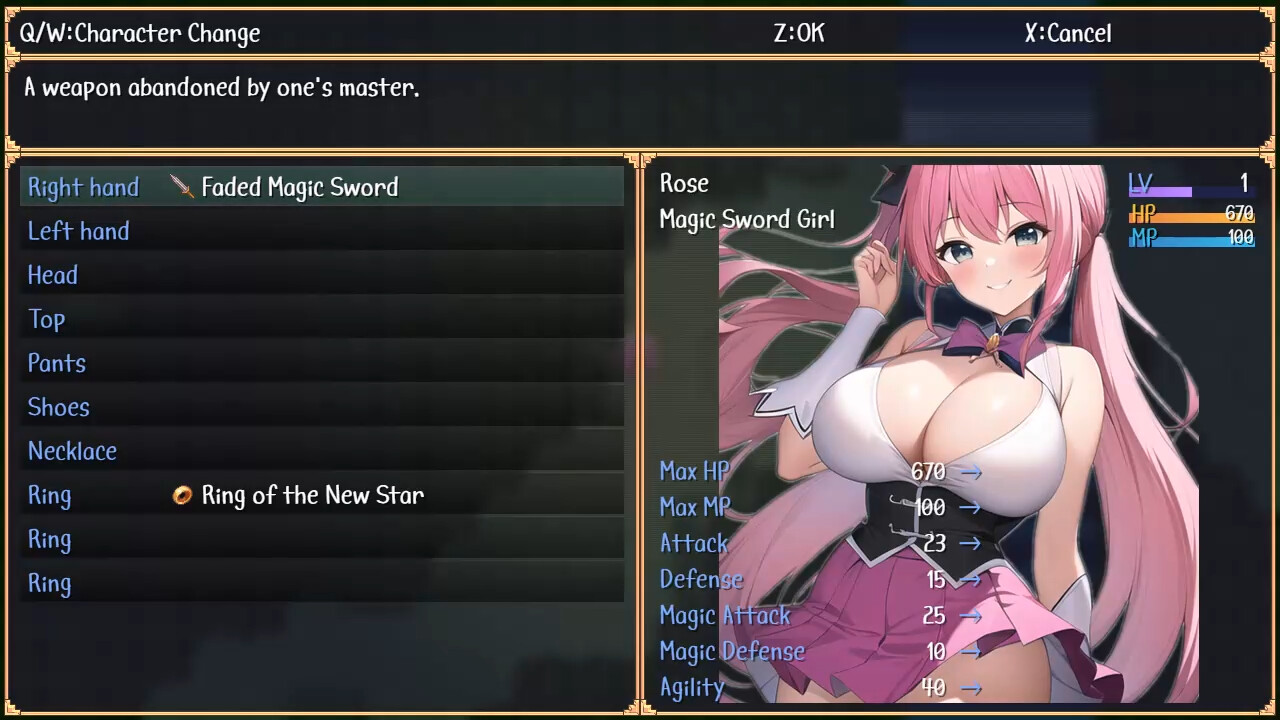The height and width of the screenshot is (720, 1280).
Task: Click the arrow icon beside Defense 15
Action: 971,579
